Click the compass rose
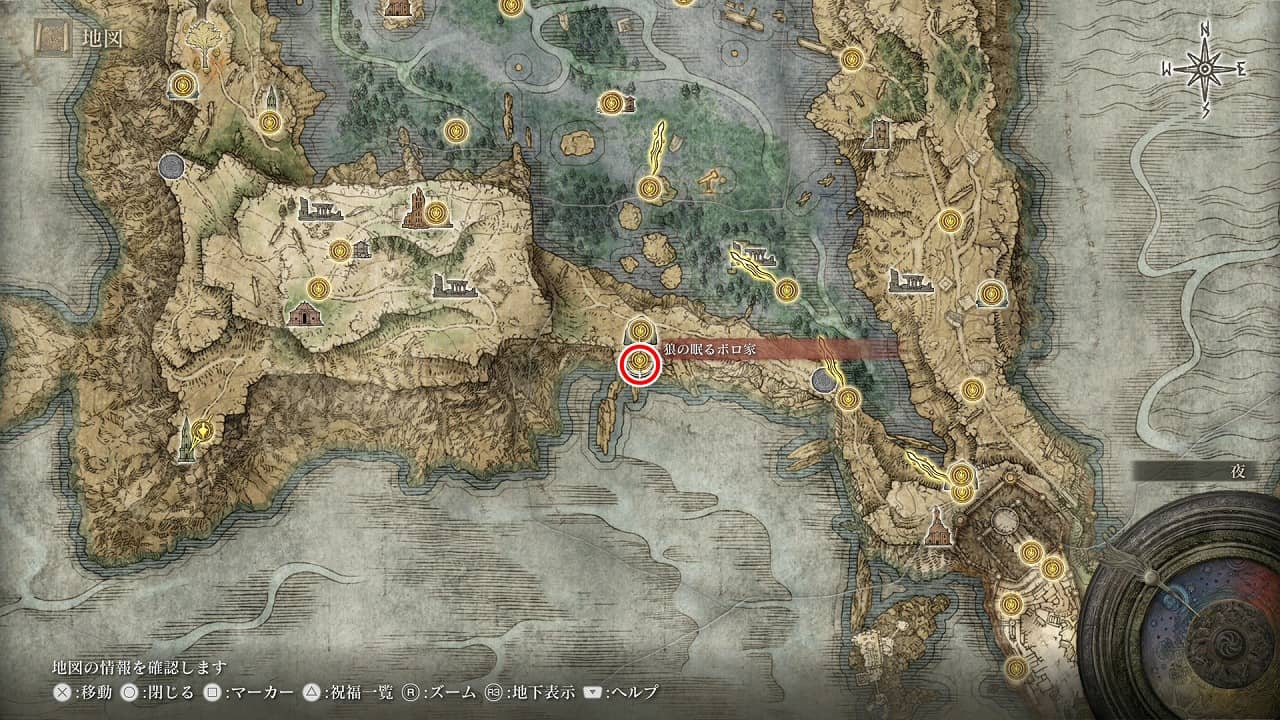This screenshot has height=720, width=1280. pos(1205,69)
